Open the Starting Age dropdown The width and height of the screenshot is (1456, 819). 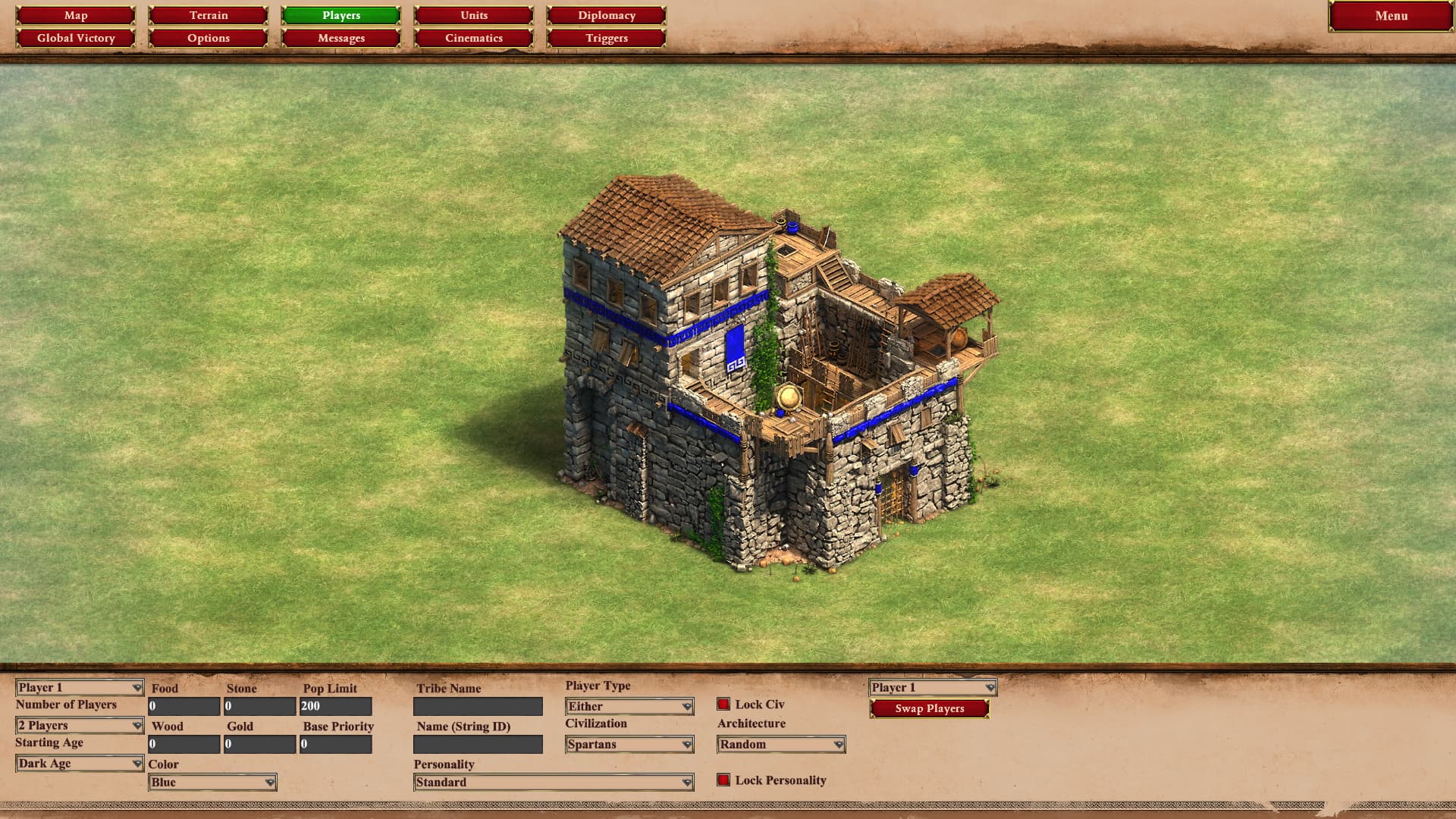coord(80,764)
